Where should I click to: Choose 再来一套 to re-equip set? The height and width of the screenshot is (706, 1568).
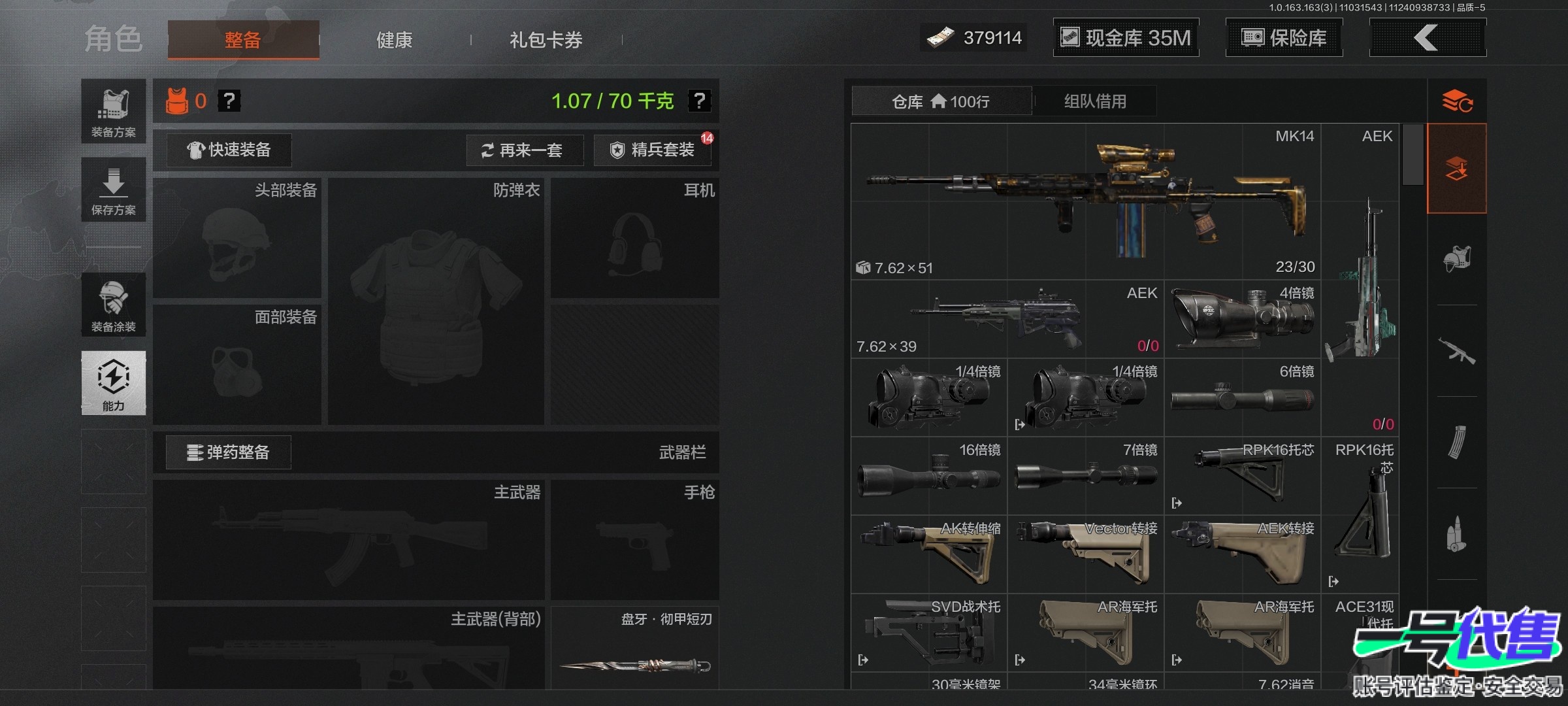pyautogui.click(x=524, y=150)
